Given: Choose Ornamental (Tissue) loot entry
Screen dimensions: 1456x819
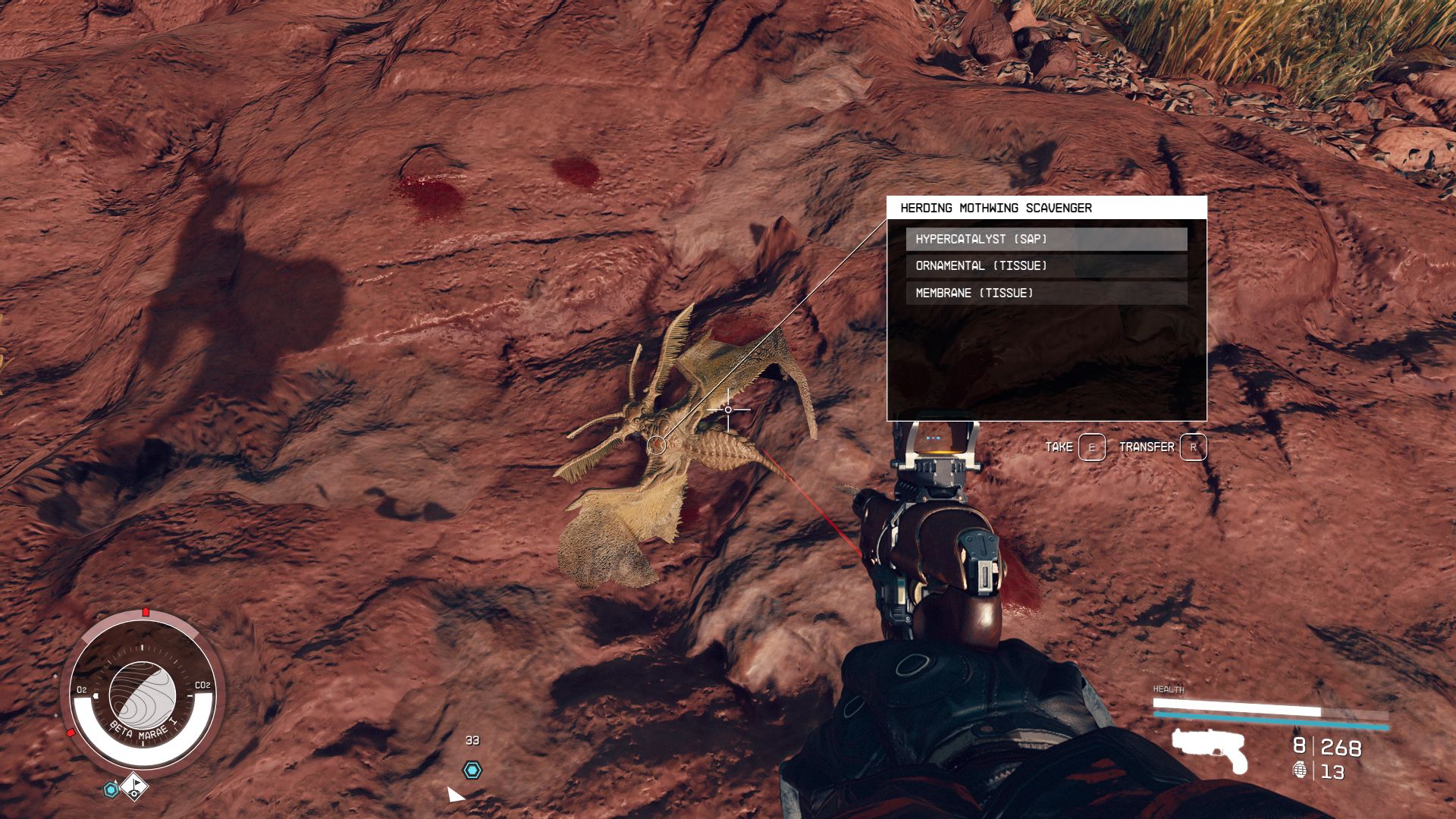Looking at the screenshot, I should (1046, 266).
